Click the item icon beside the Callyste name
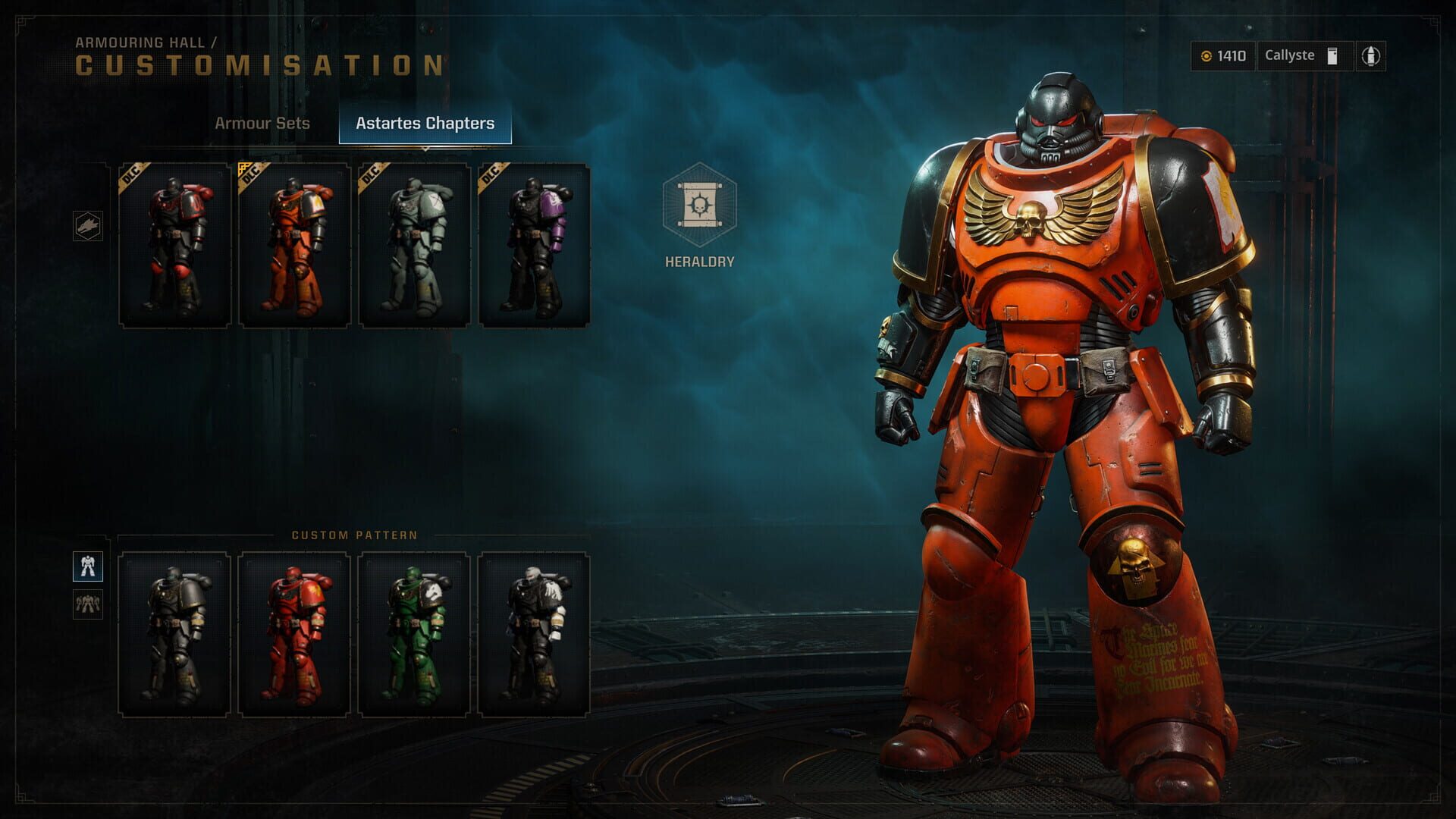The image size is (1456, 819). pos(1331,55)
